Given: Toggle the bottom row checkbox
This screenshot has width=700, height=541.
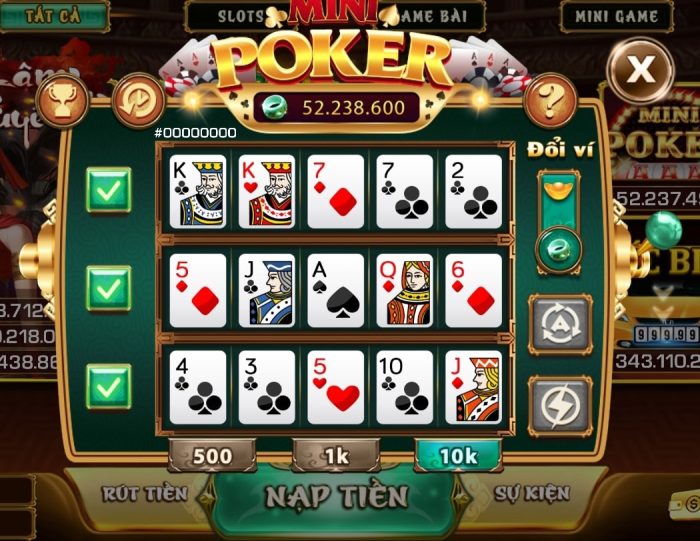Looking at the screenshot, I should coord(108,386).
